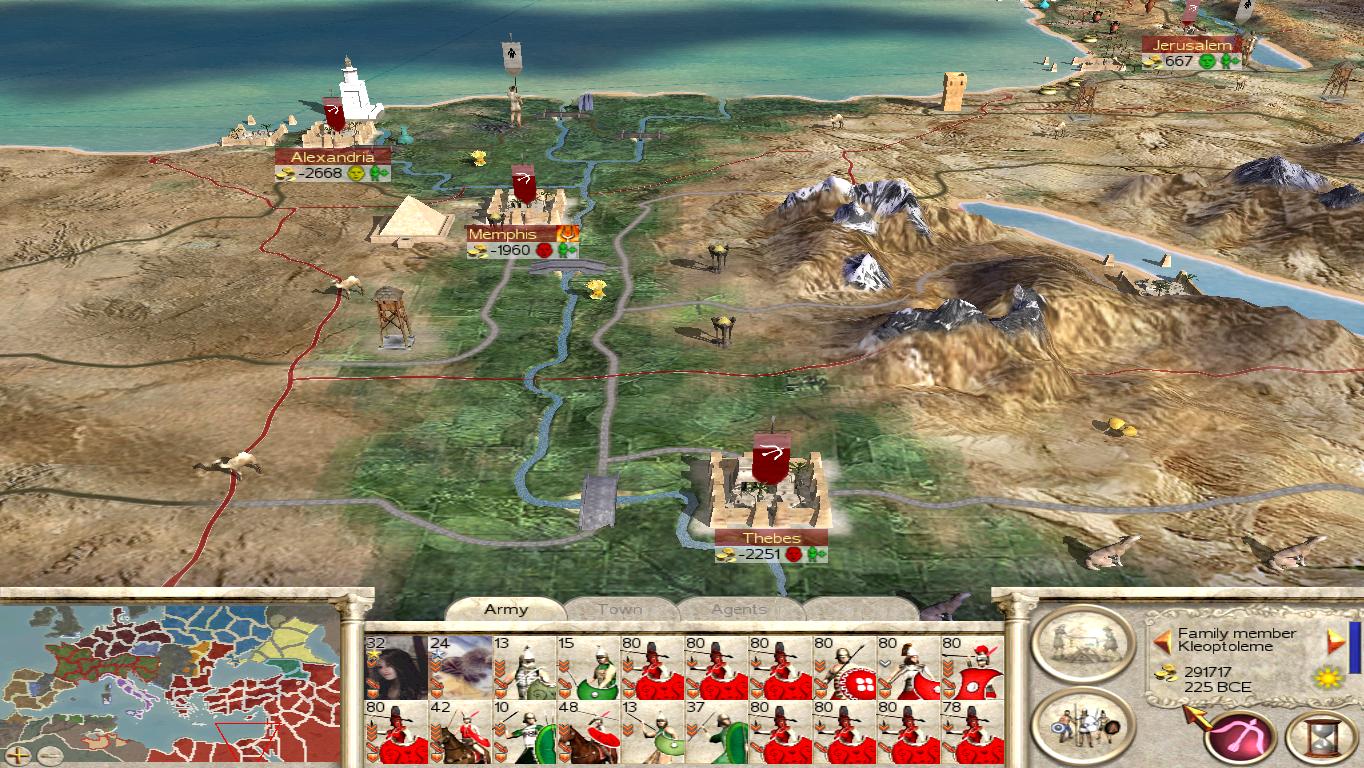Select the 24-strength bodyguard unit card

coord(460,667)
